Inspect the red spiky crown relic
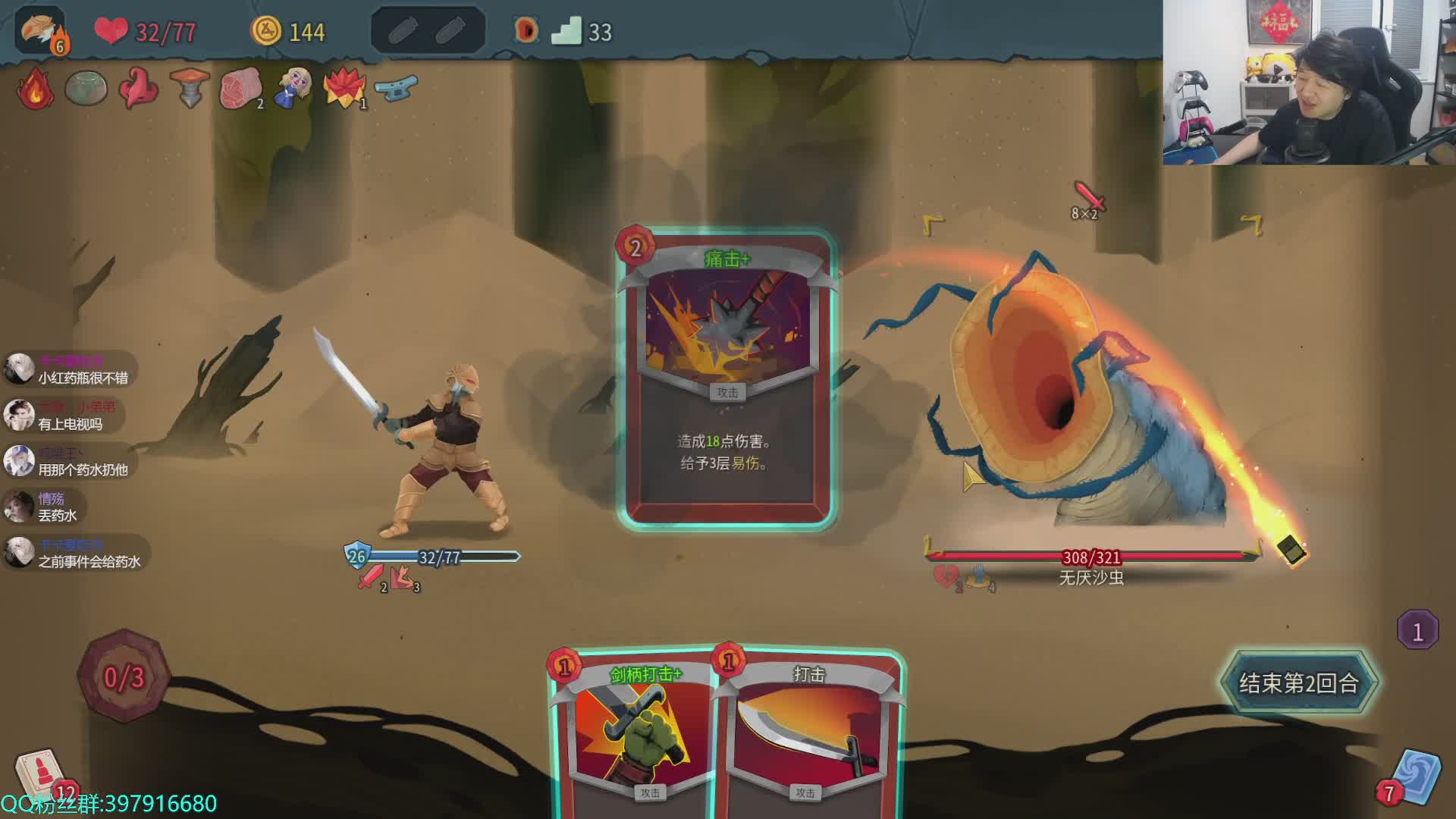The height and width of the screenshot is (819, 1456). (x=345, y=89)
